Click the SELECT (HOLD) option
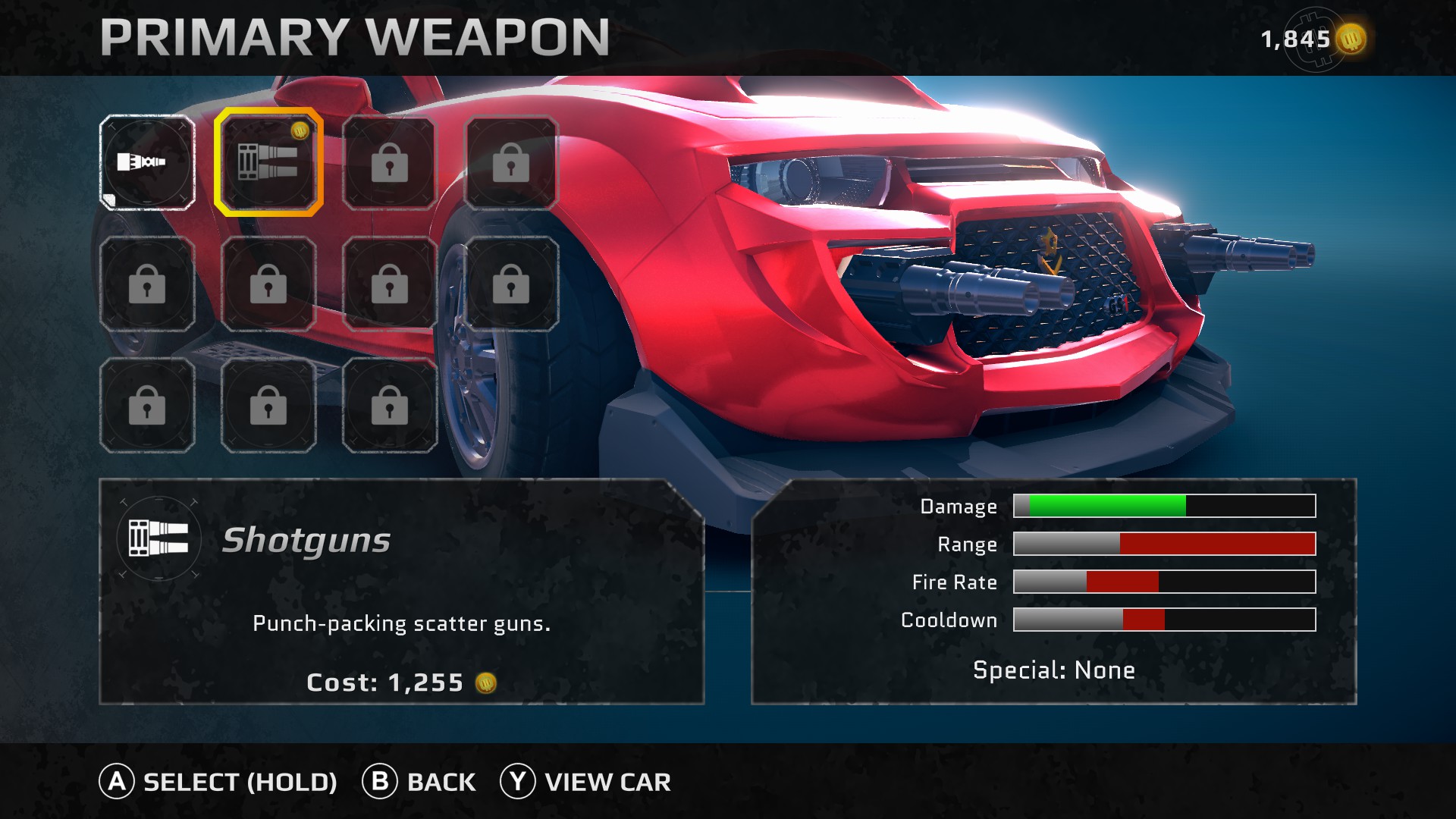 [218, 782]
